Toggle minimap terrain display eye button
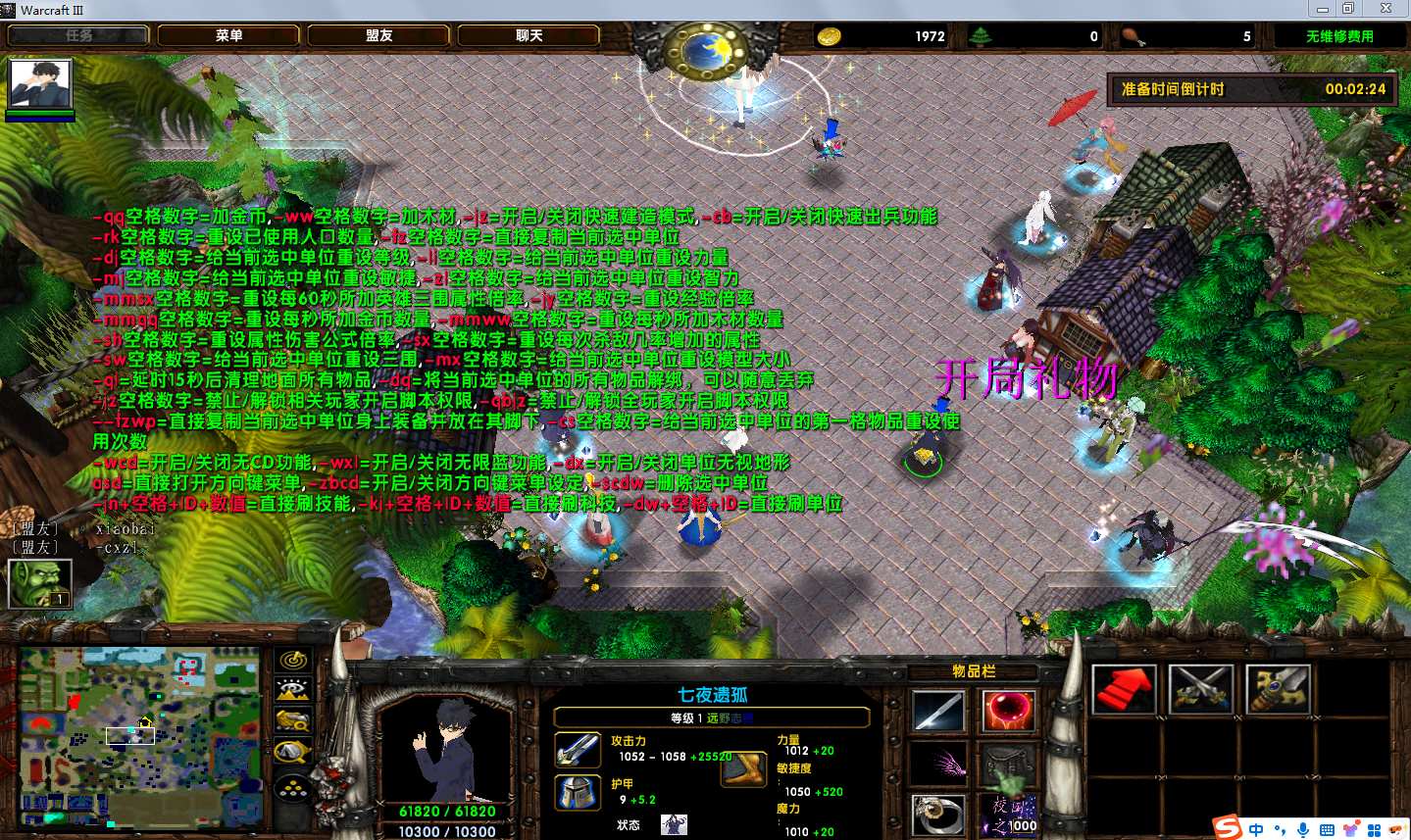 coord(292,691)
